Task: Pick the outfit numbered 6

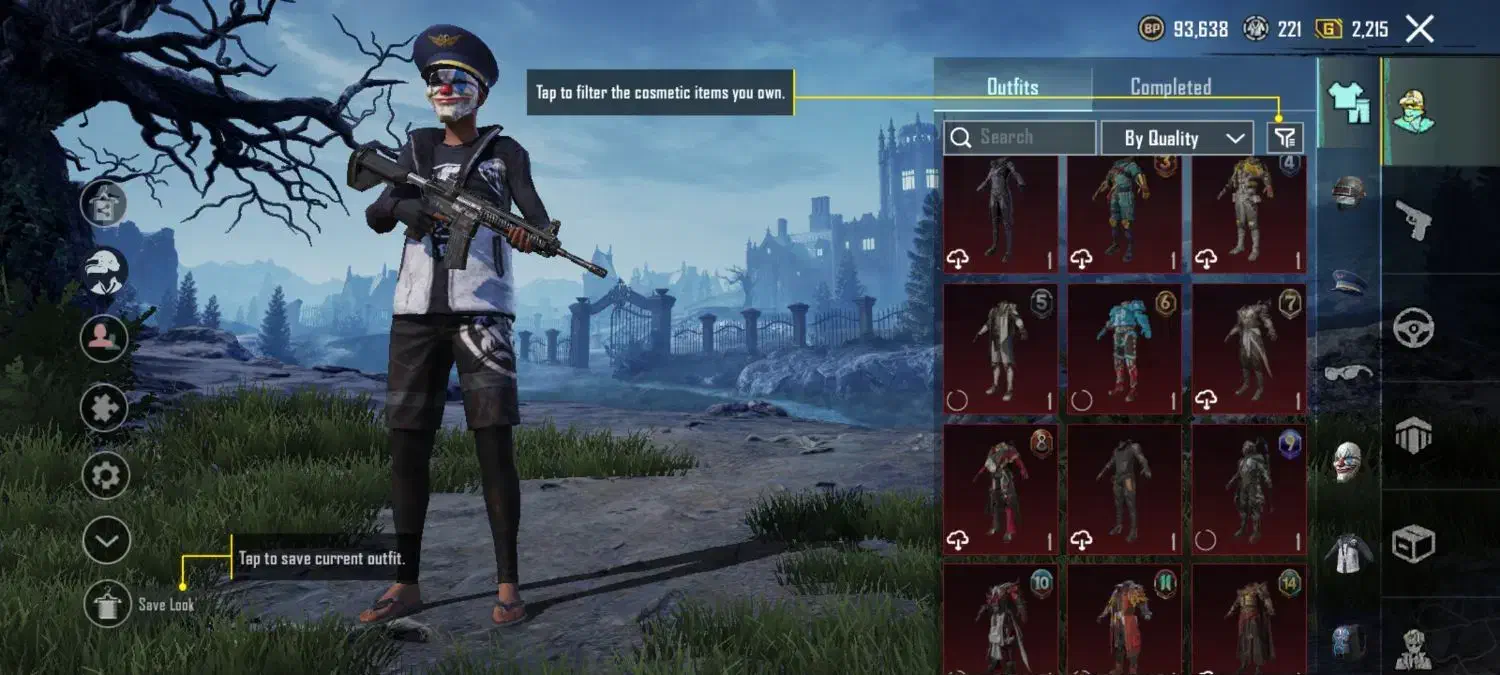Action: pyautogui.click(x=1125, y=349)
